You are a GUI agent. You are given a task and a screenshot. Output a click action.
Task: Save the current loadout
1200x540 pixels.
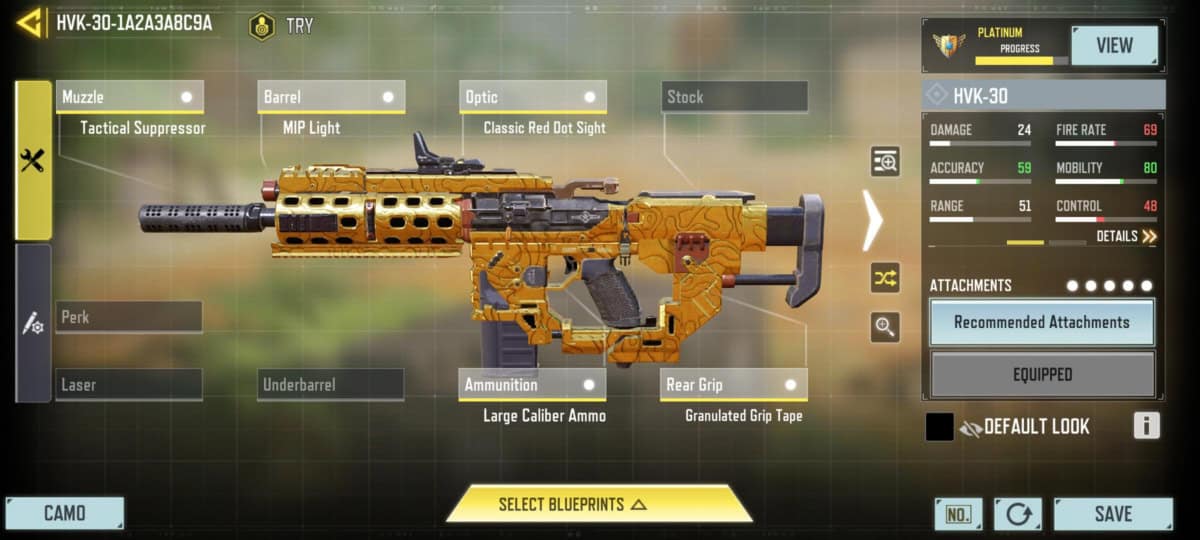click(1112, 513)
